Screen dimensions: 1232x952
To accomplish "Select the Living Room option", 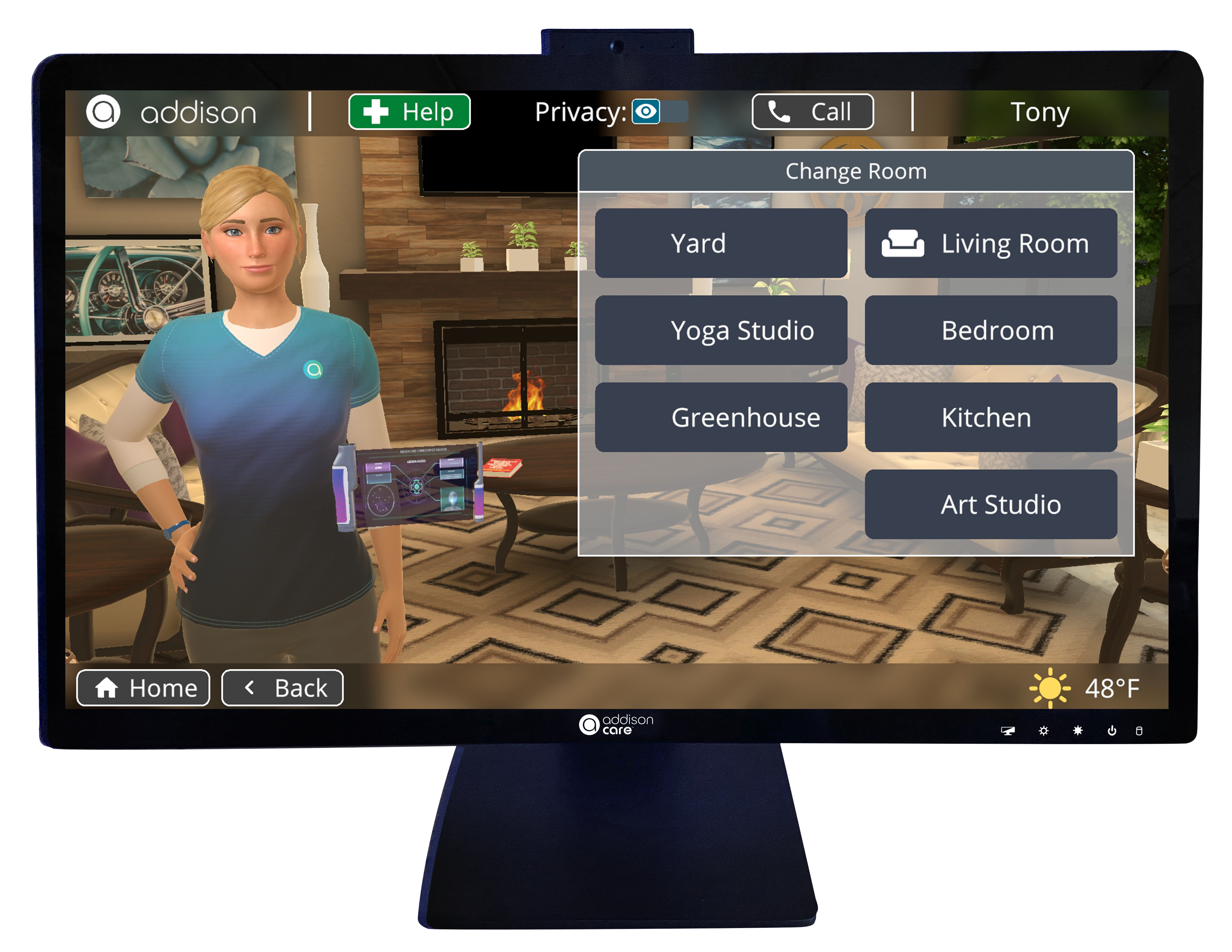I will [990, 243].
